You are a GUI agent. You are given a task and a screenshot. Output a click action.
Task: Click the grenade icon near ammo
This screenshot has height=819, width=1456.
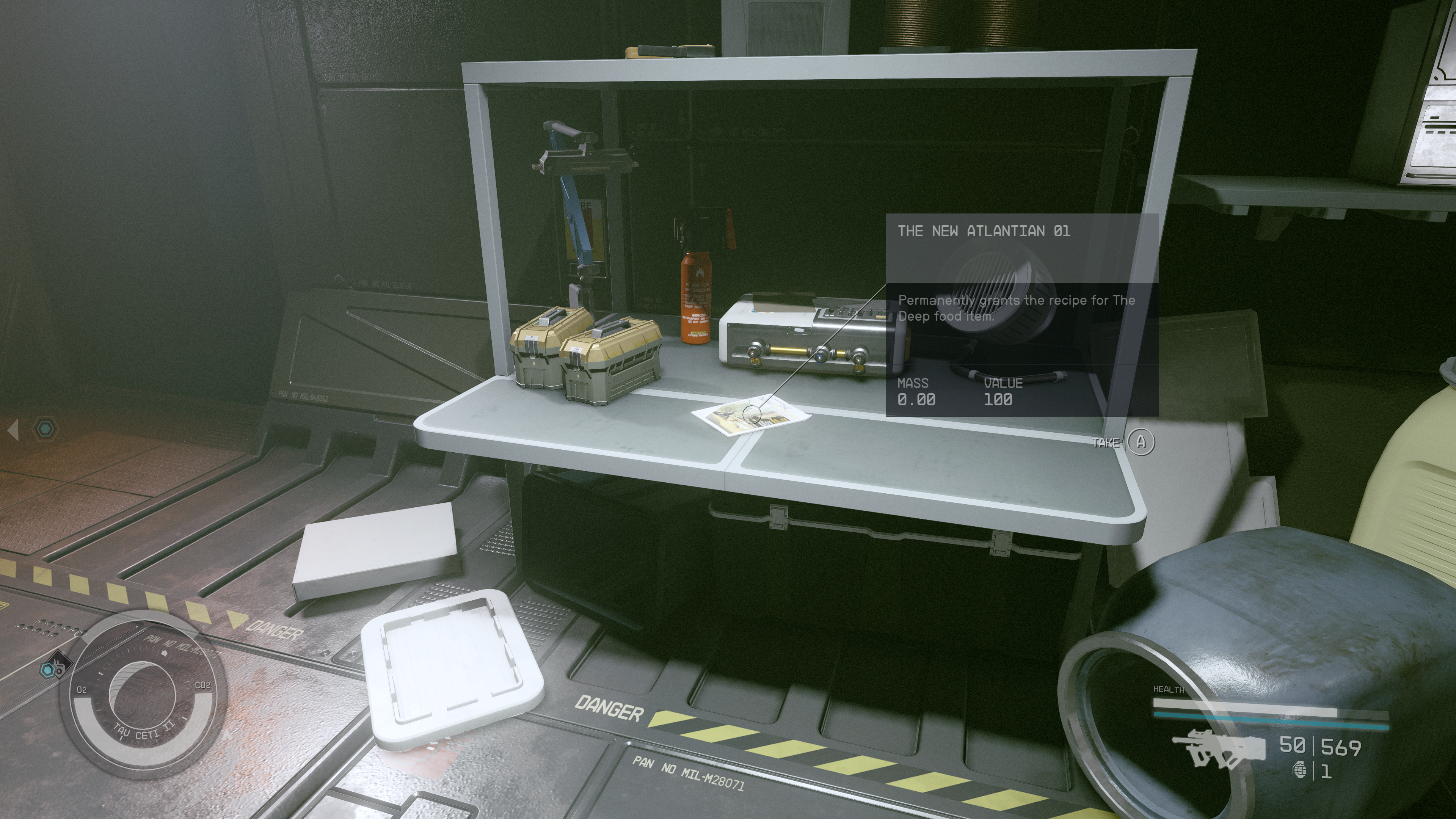(x=1300, y=770)
